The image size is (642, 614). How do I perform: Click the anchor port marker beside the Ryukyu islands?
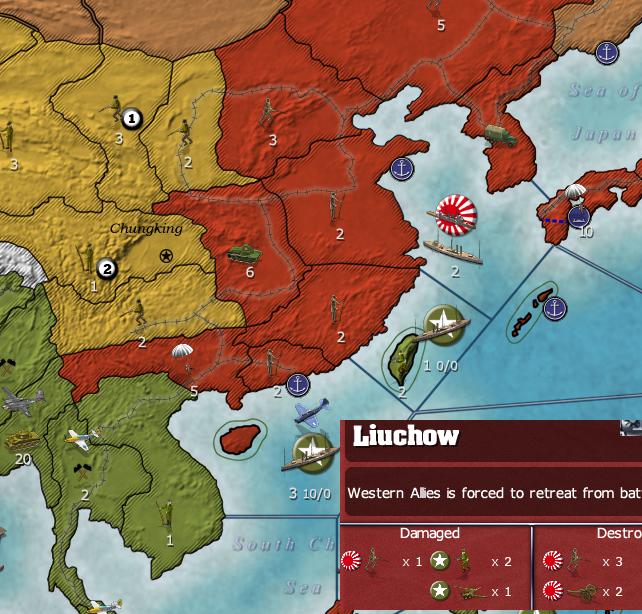pyautogui.click(x=555, y=308)
